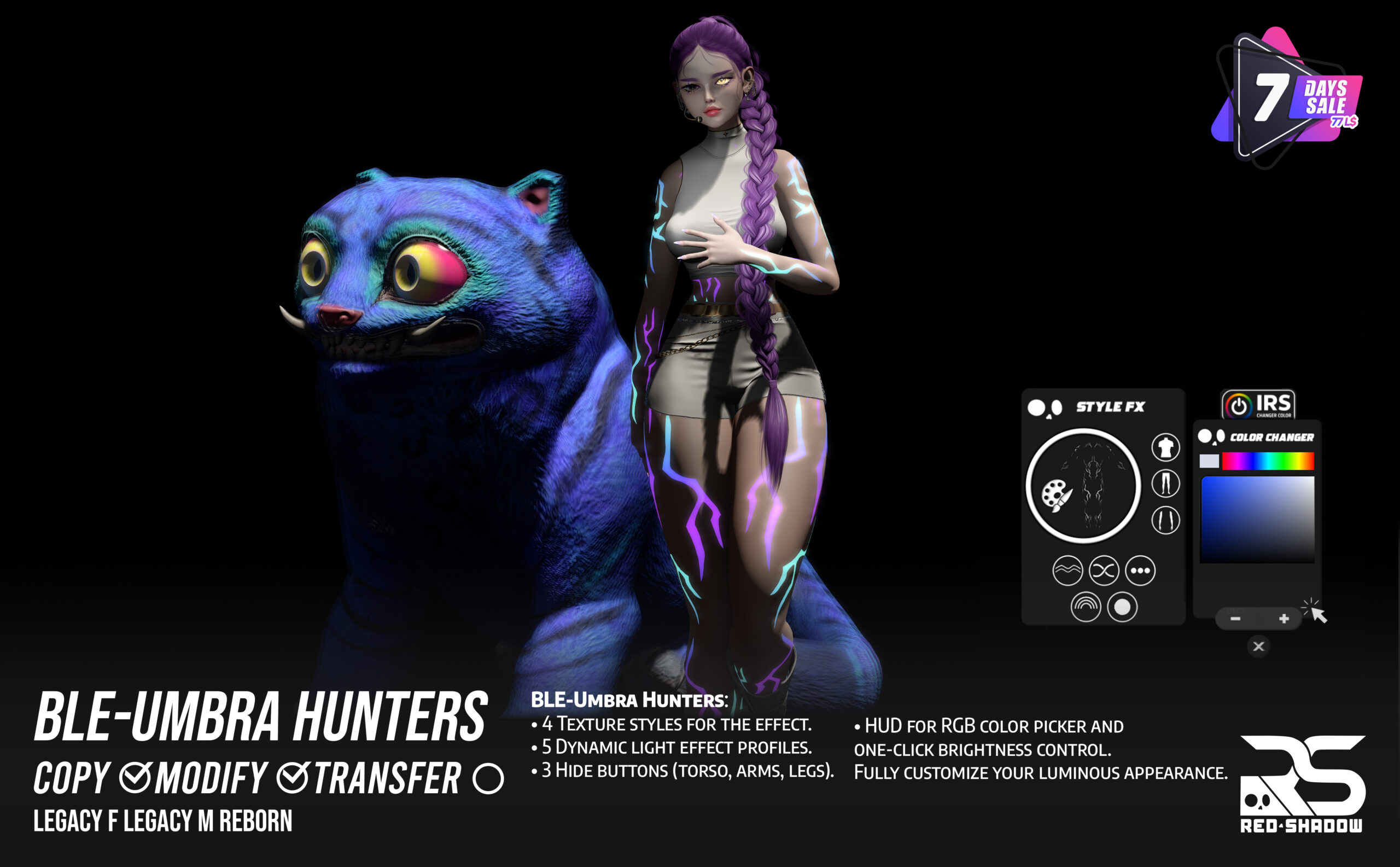Toggle the arms hide button
Image resolution: width=1400 pixels, height=867 pixels.
[x=1165, y=520]
